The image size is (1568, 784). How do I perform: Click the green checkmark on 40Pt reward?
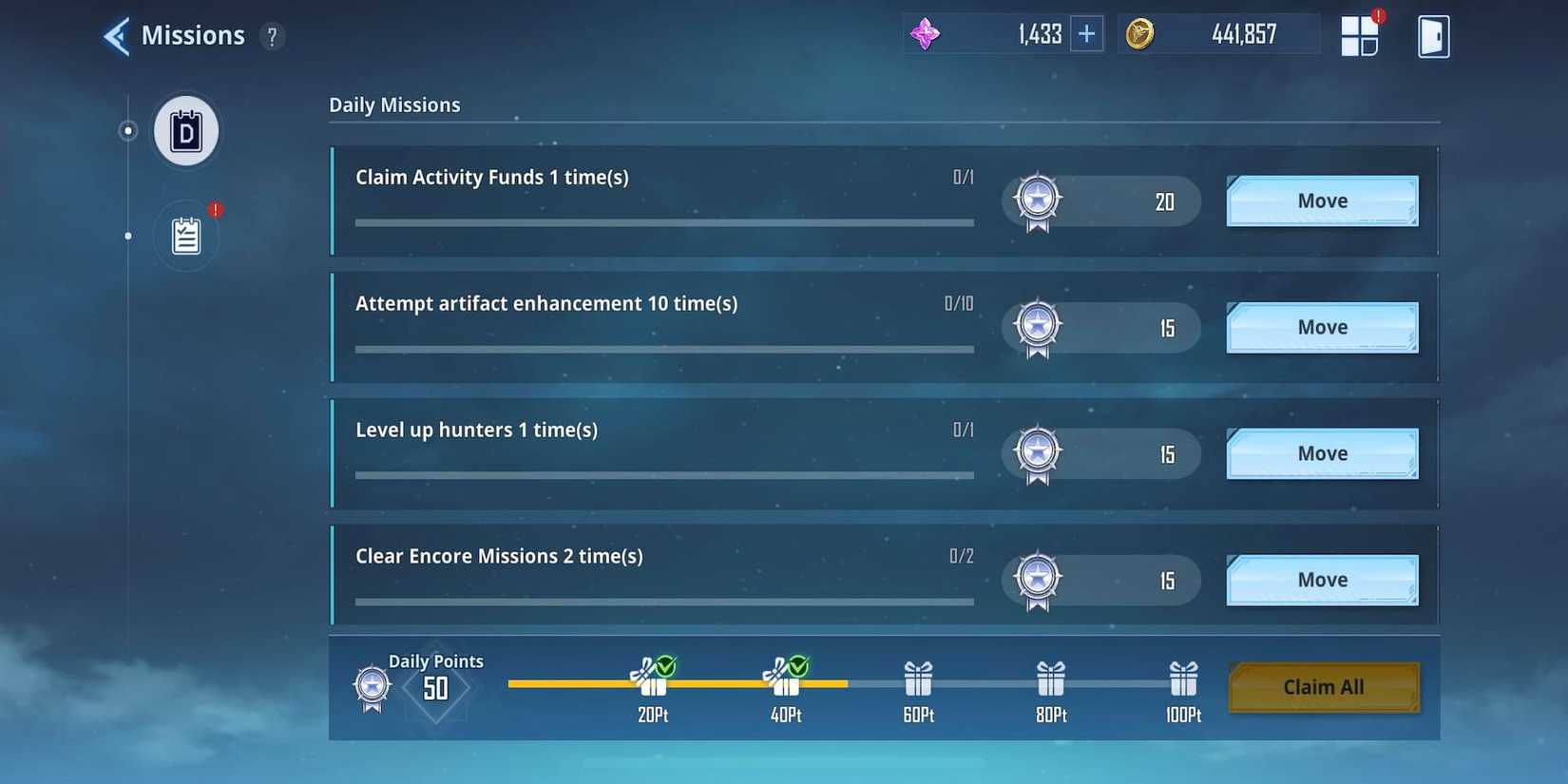pyautogui.click(x=798, y=665)
